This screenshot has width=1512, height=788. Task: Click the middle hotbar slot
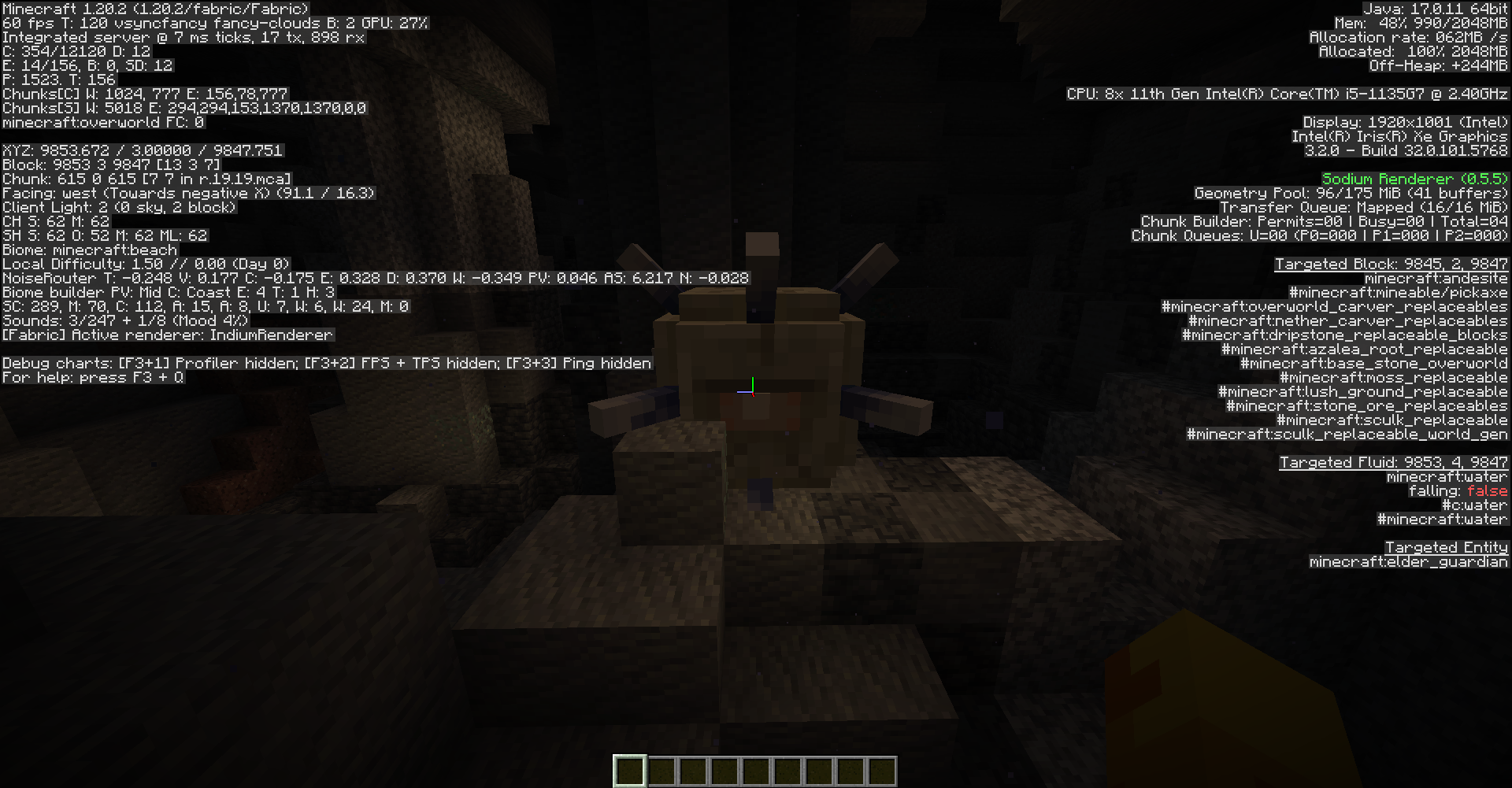click(755, 770)
